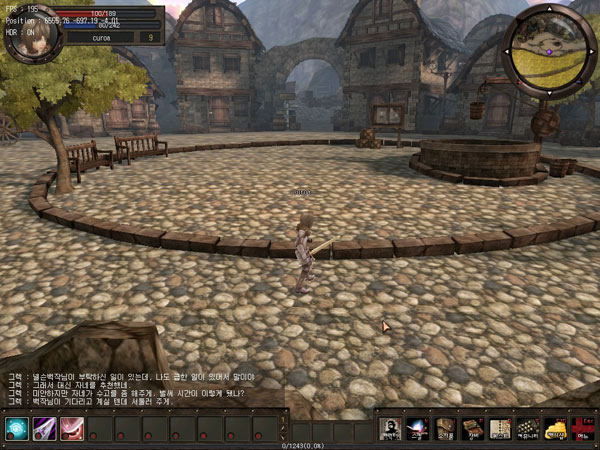Trigger the red crescent skill icon
The image size is (600, 450).
(x=71, y=428)
